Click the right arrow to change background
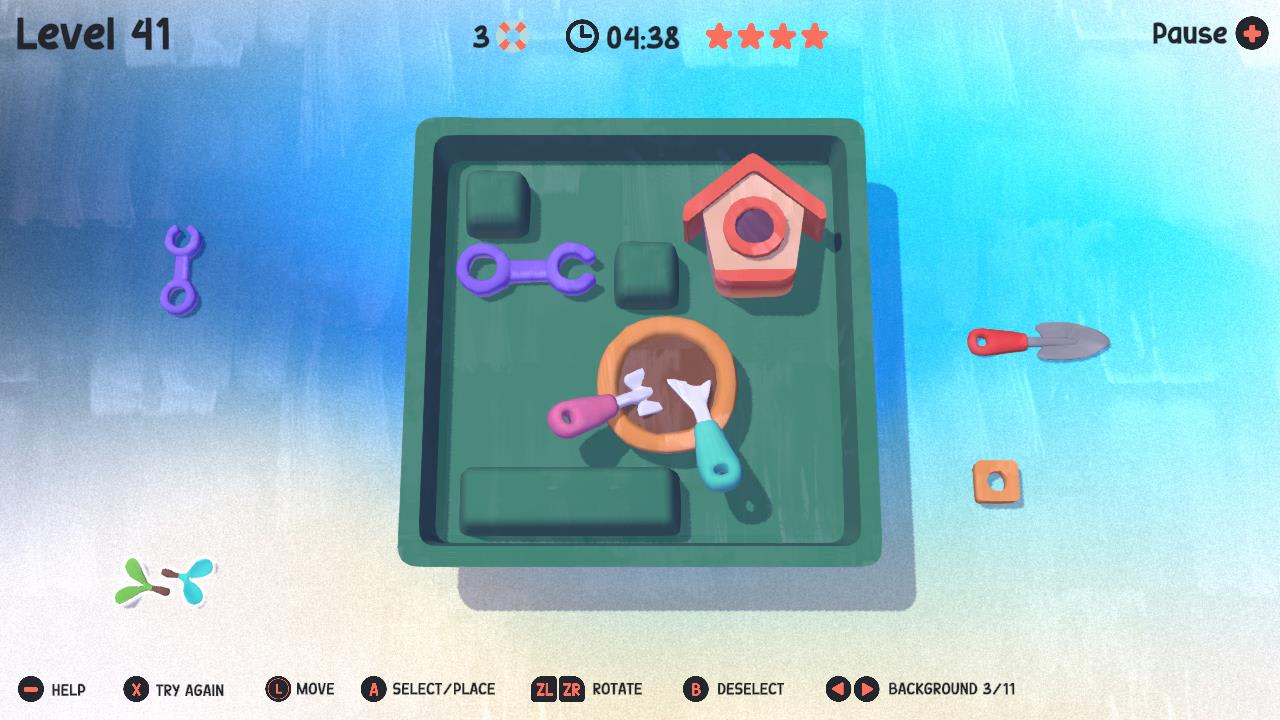 point(864,689)
